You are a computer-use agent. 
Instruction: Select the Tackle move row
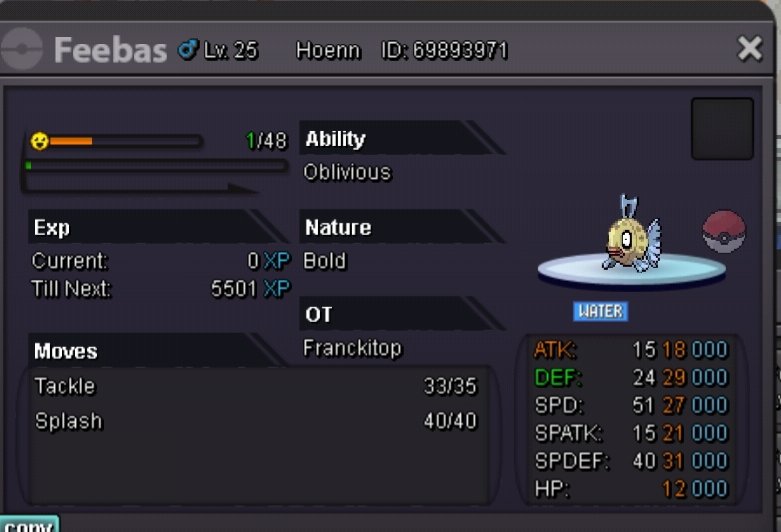pyautogui.click(x=255, y=386)
